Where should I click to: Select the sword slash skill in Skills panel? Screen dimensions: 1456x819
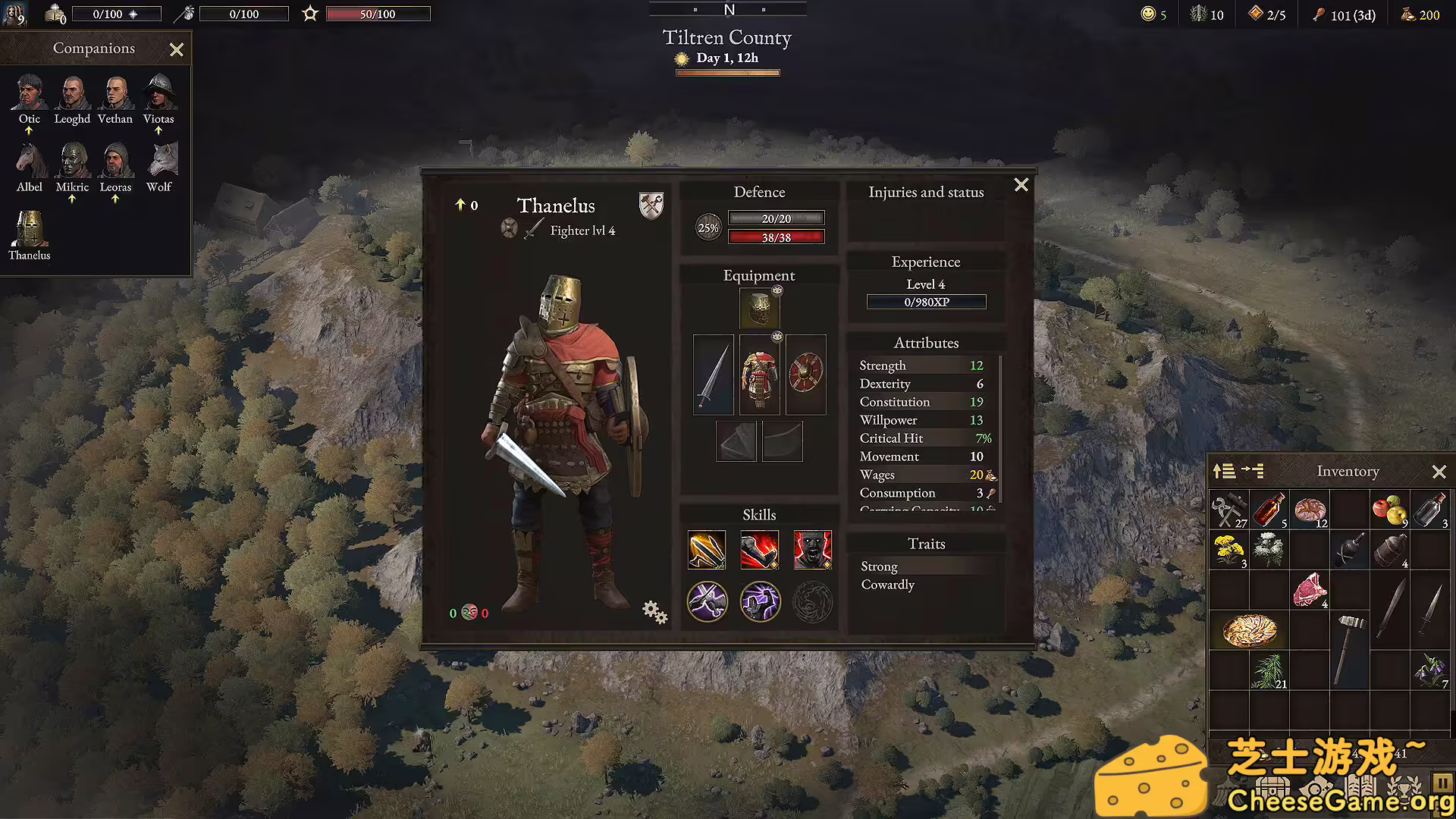[x=707, y=550]
